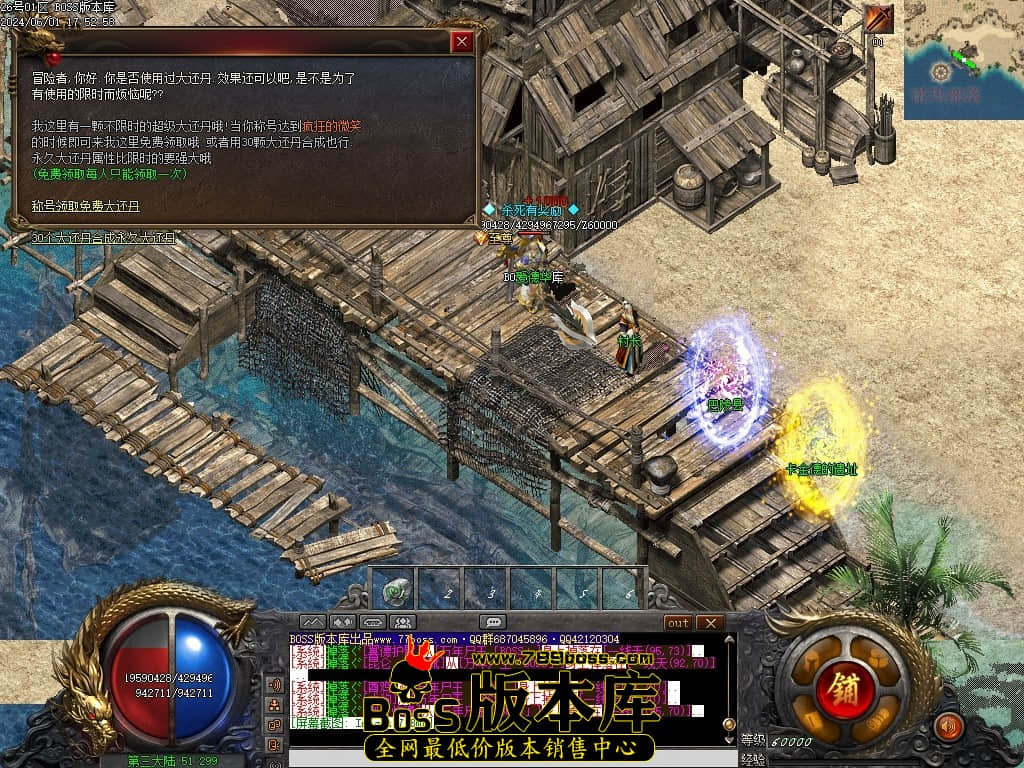Select 30个大还丹合成永久大还丹 option
This screenshot has height=768, width=1024.
[103, 238]
